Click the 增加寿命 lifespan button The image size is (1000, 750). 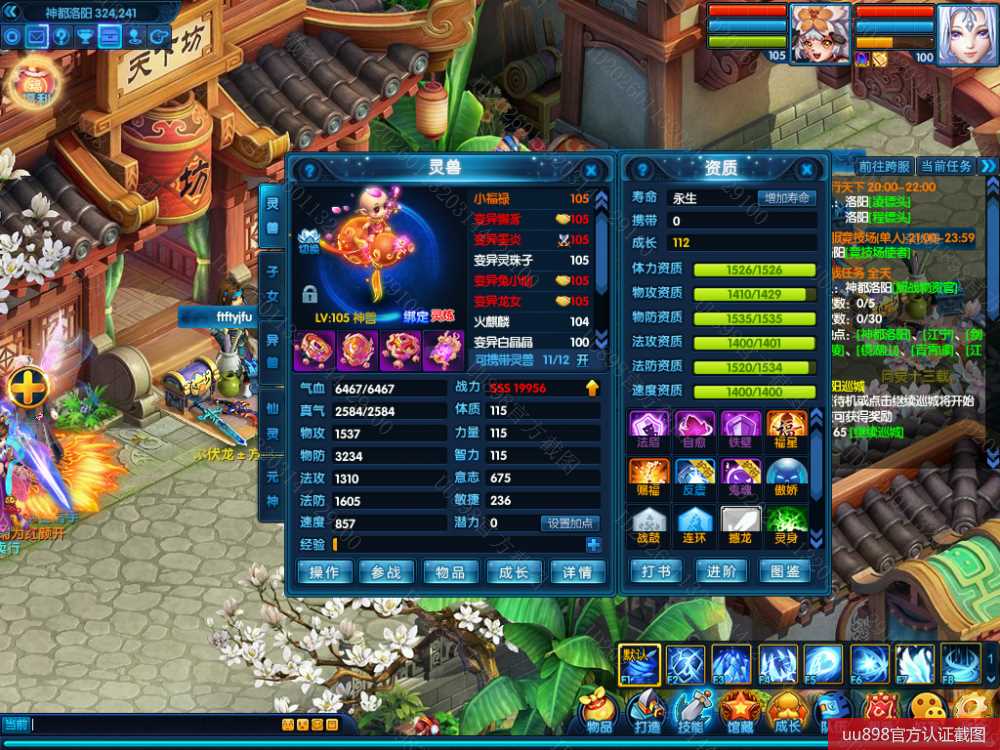(x=786, y=198)
